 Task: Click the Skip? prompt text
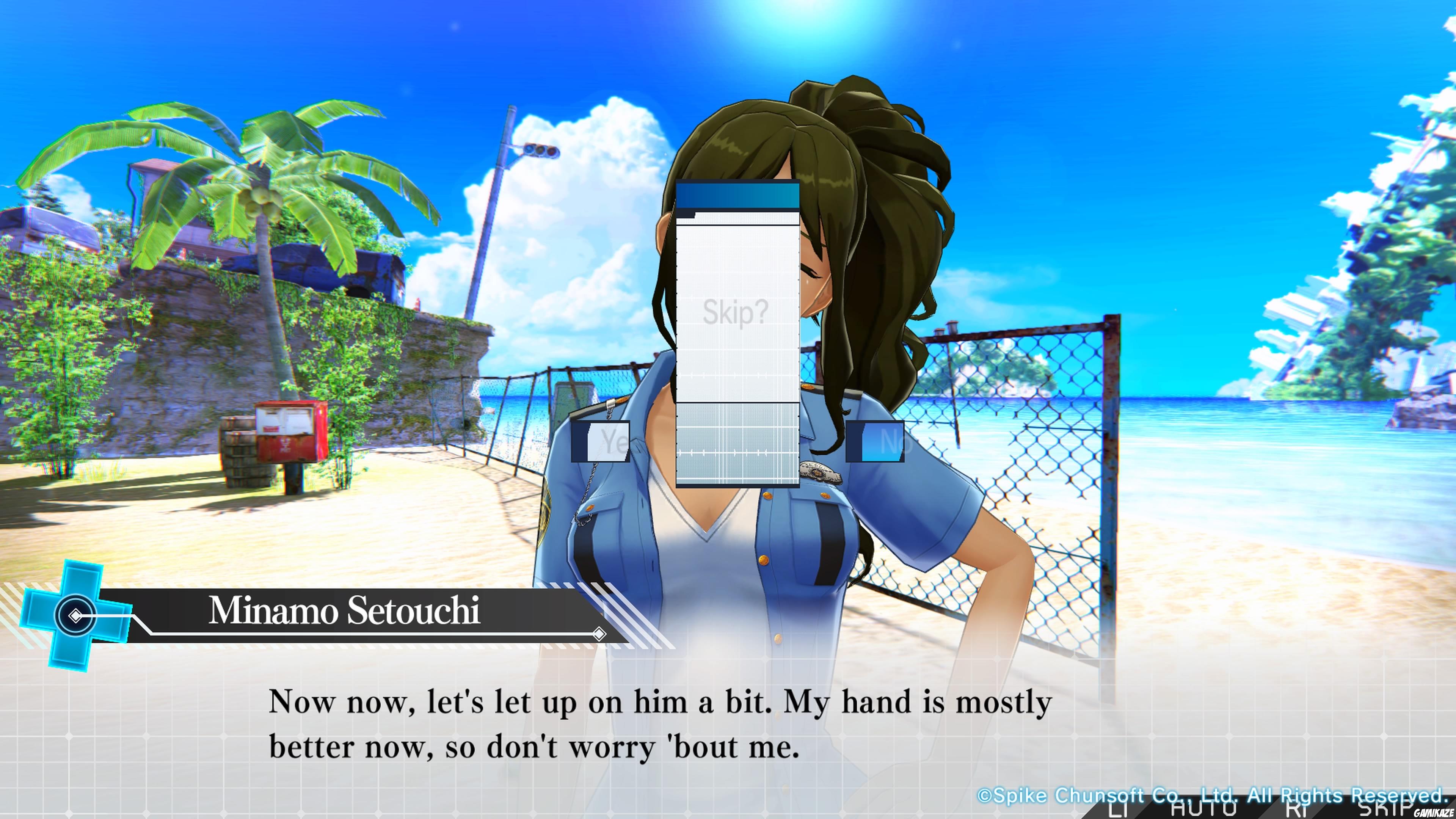point(735,312)
